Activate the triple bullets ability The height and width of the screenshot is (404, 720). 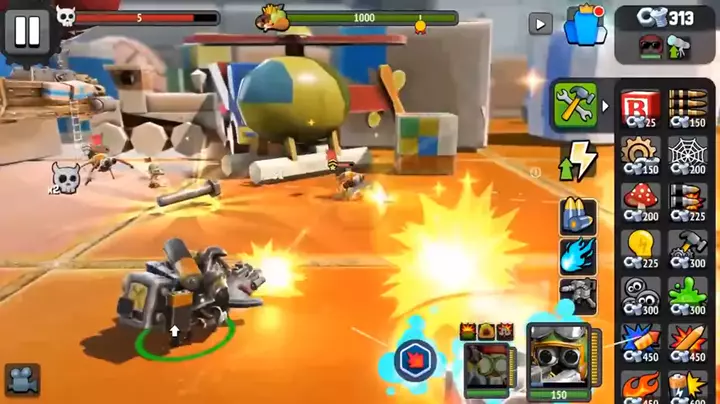pyautogui.click(x=578, y=215)
